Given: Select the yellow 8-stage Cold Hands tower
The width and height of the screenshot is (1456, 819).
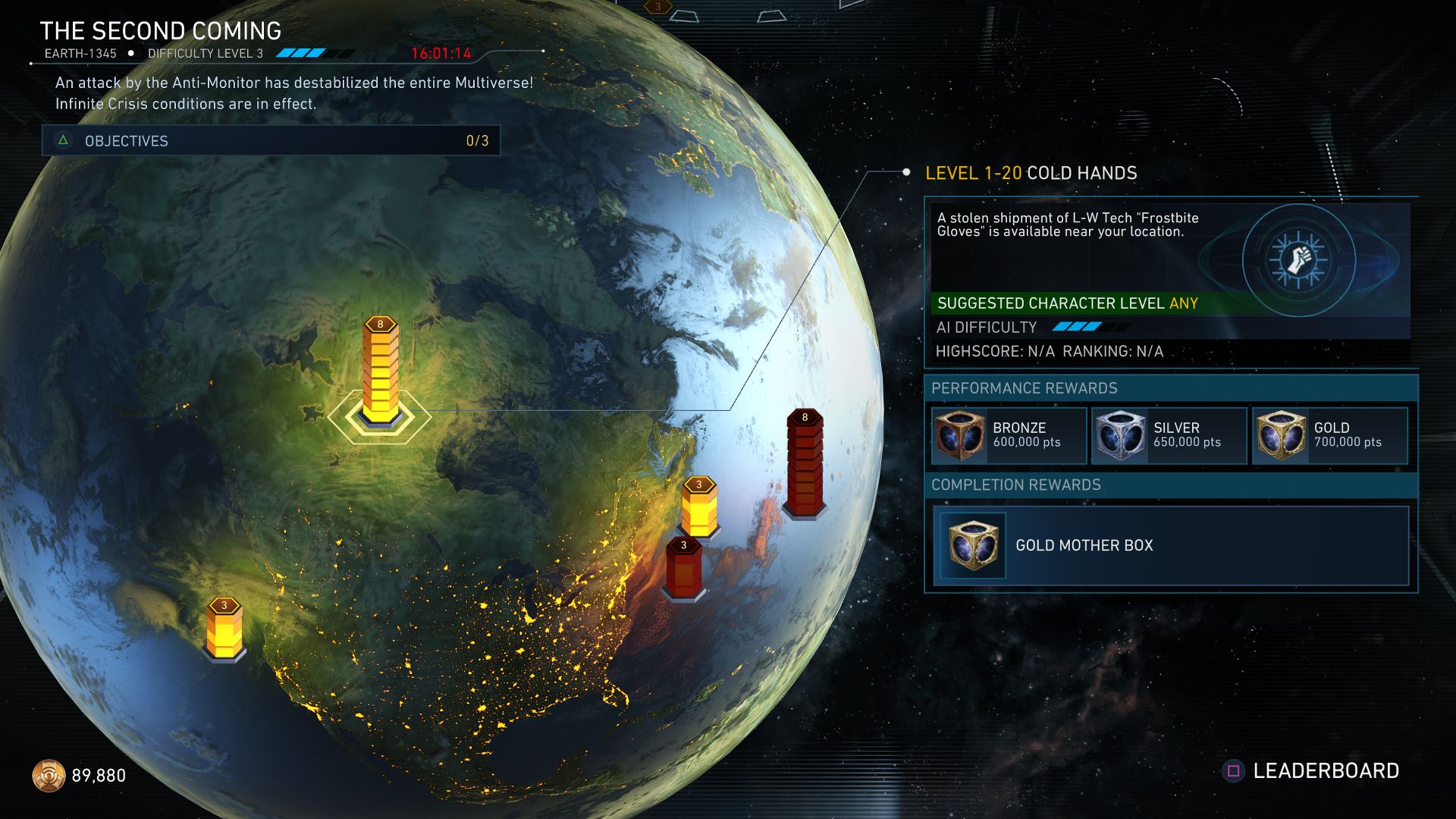Looking at the screenshot, I should (x=380, y=373).
